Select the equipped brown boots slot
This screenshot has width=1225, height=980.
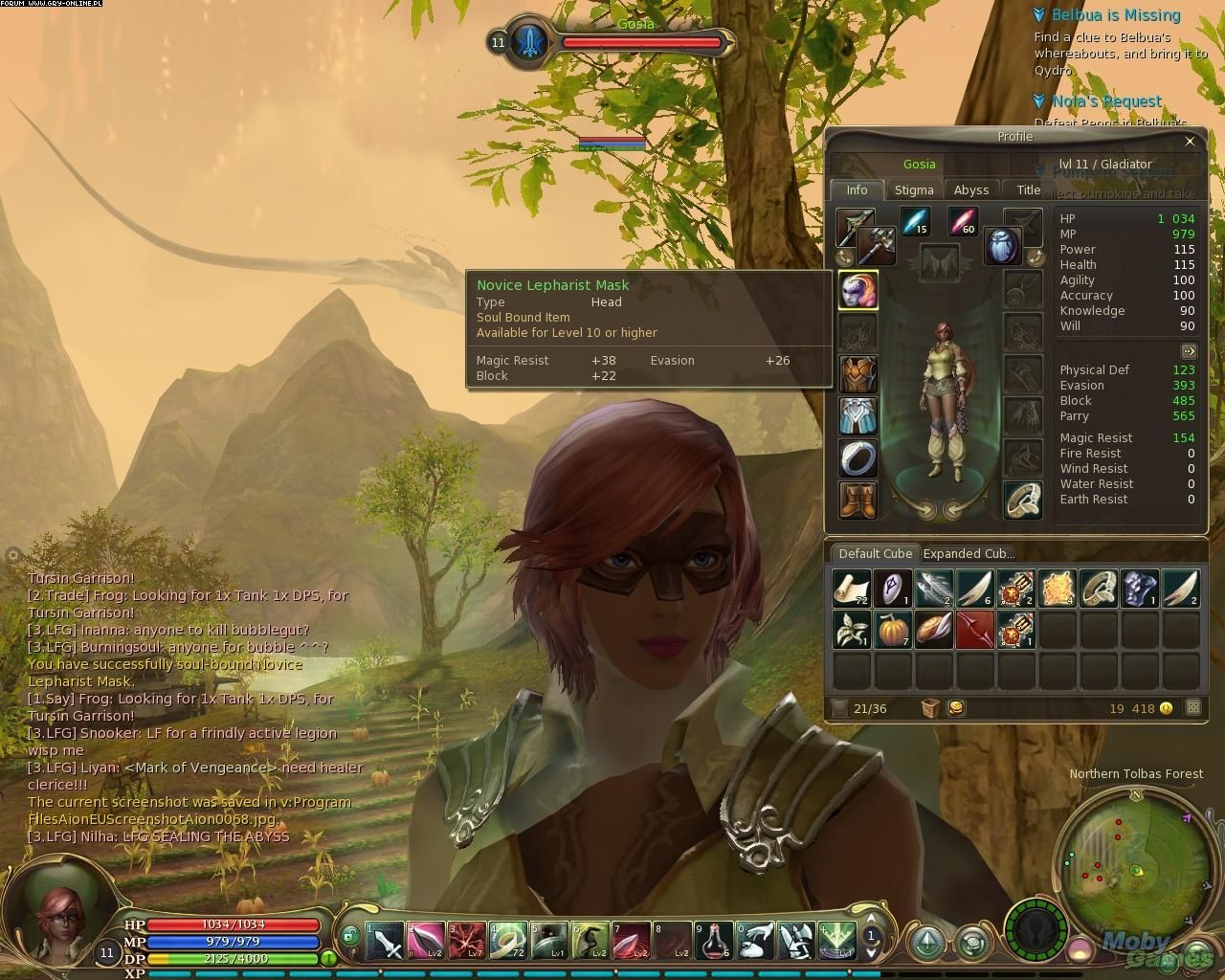[857, 500]
